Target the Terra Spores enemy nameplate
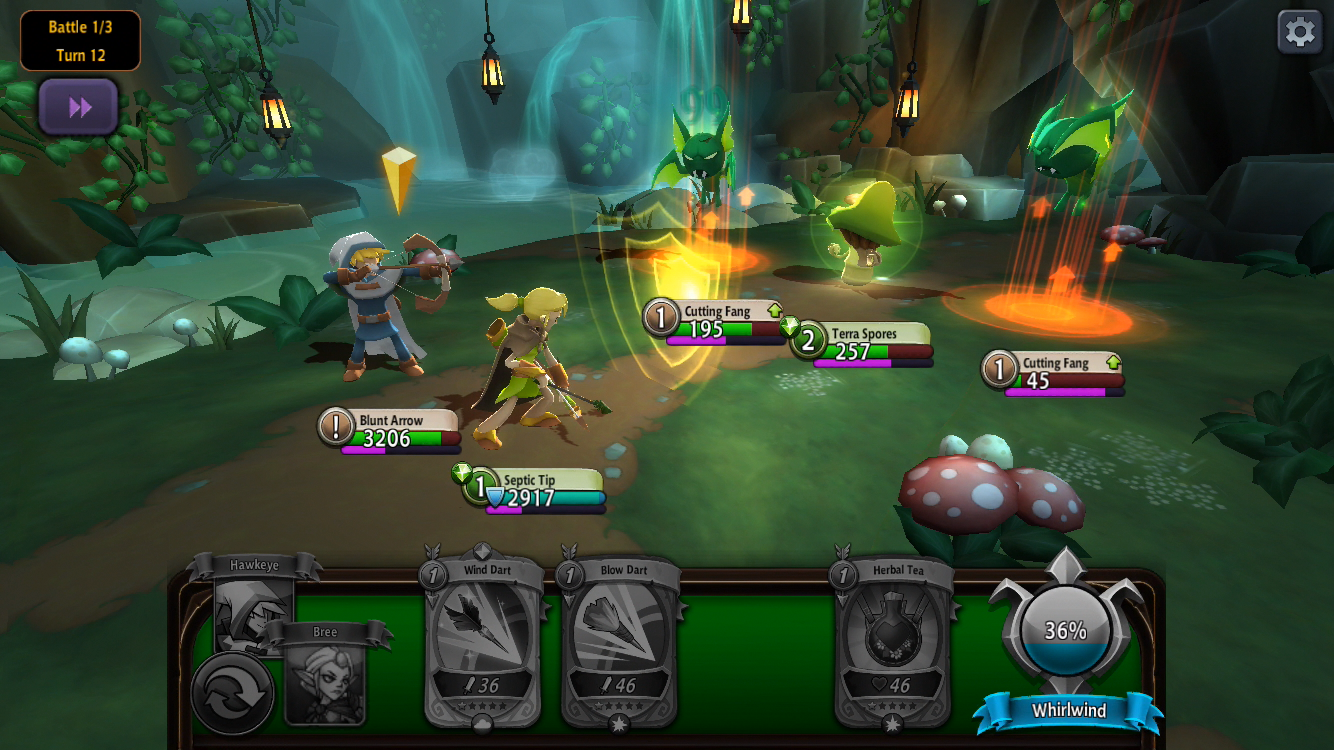Image resolution: width=1334 pixels, height=750 pixels. point(862,342)
